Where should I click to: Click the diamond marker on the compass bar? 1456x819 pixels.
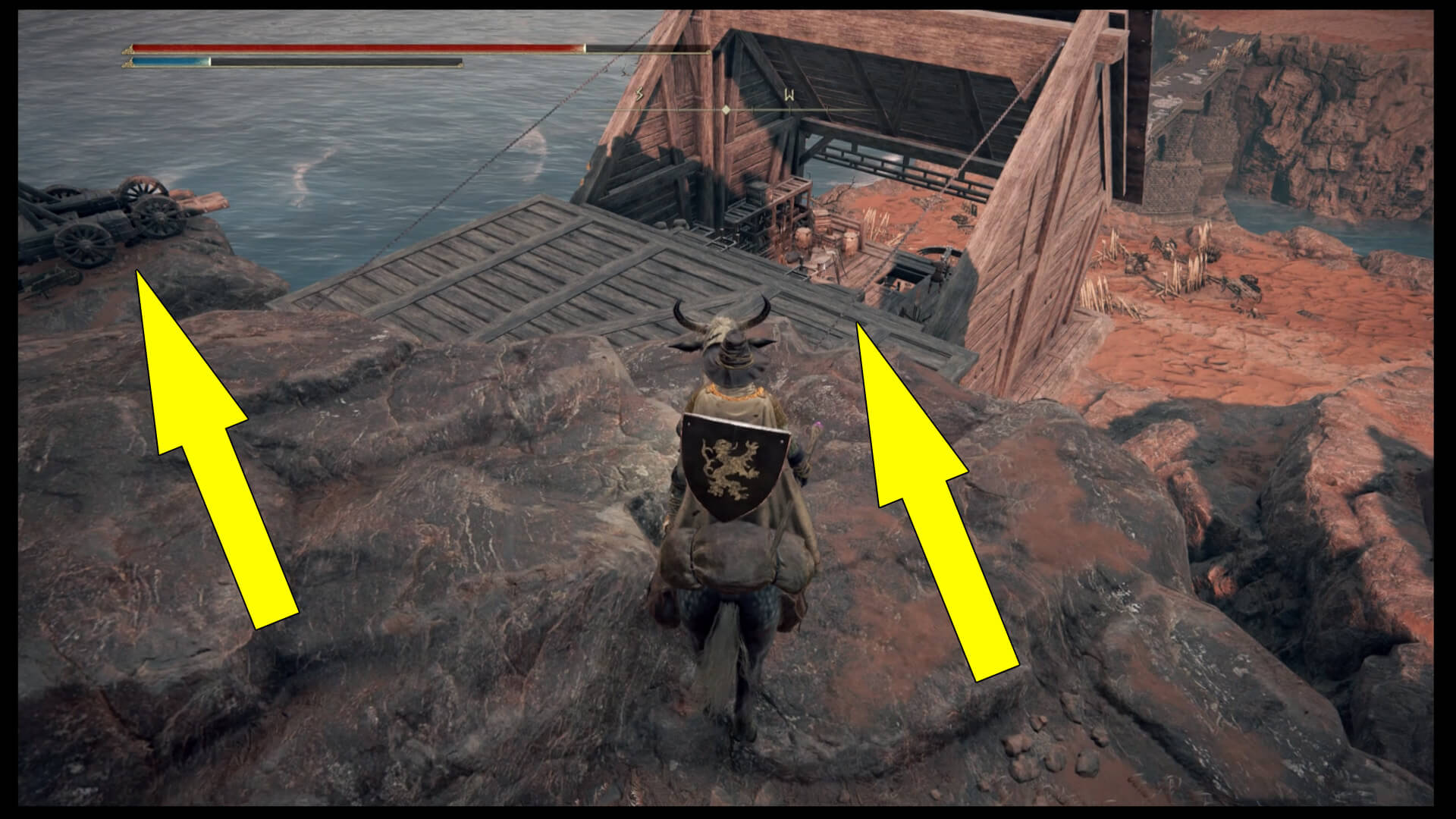pyautogui.click(x=726, y=110)
